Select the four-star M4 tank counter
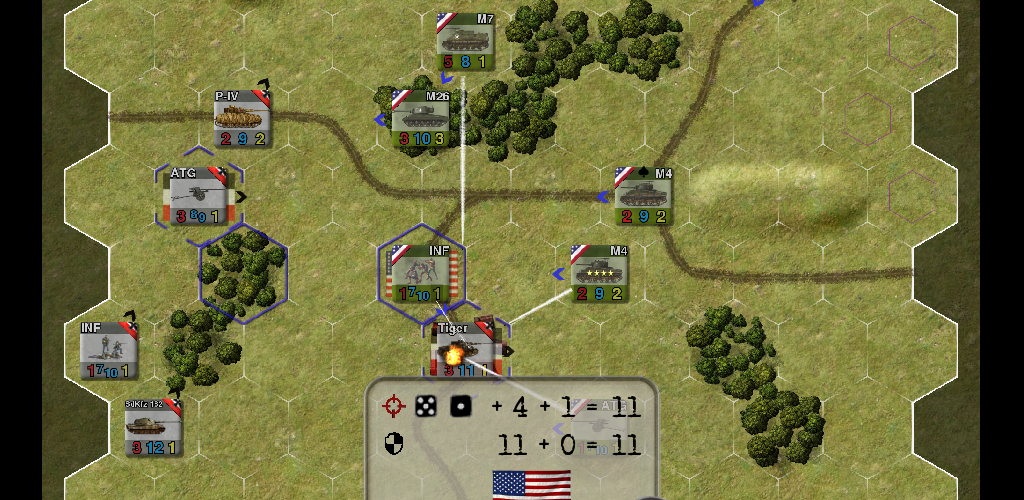 (x=599, y=273)
